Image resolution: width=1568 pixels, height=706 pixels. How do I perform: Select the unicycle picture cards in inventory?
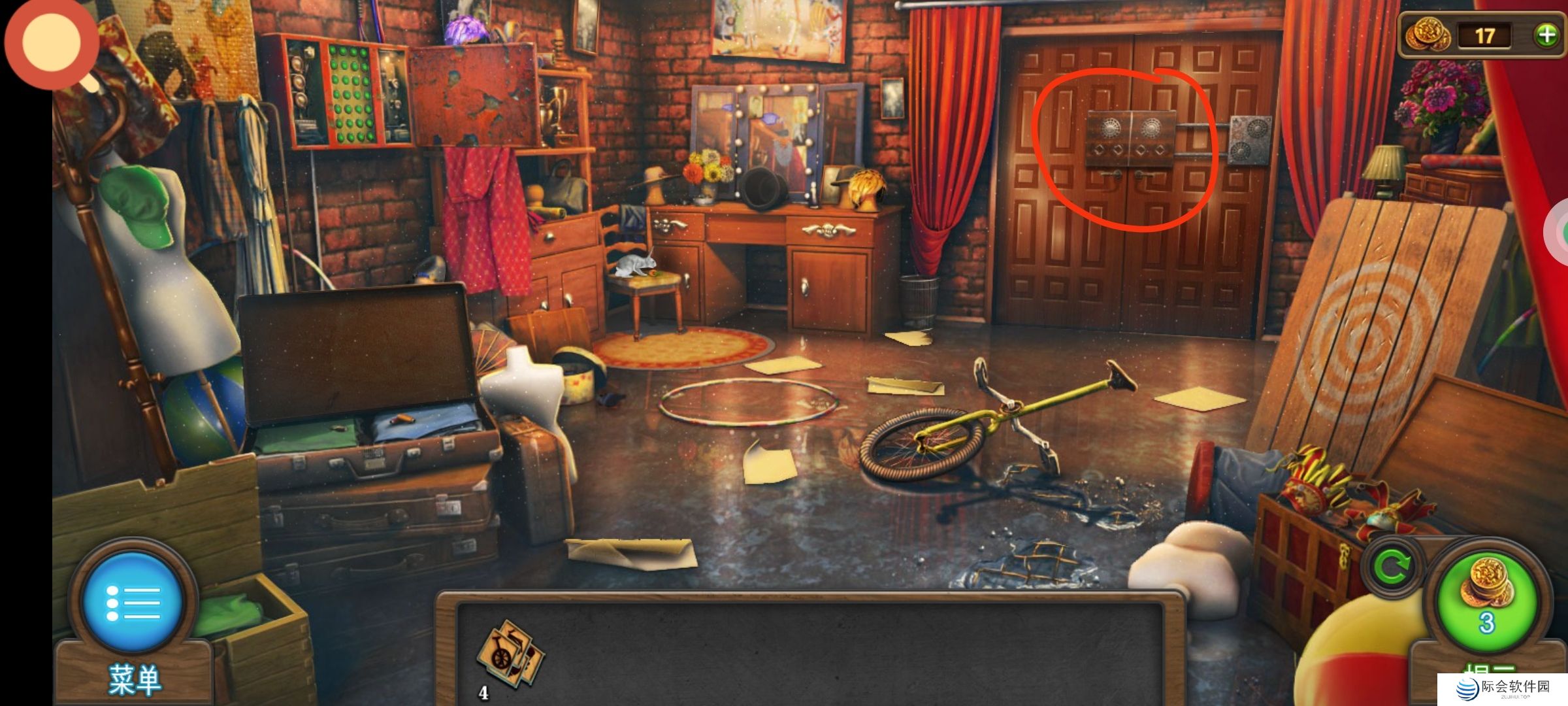[x=510, y=655]
